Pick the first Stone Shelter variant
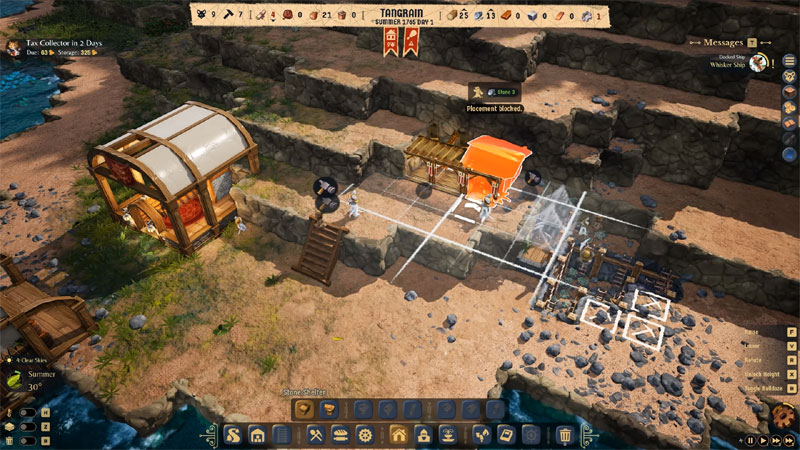Image resolution: width=800 pixels, height=450 pixels. [303, 408]
